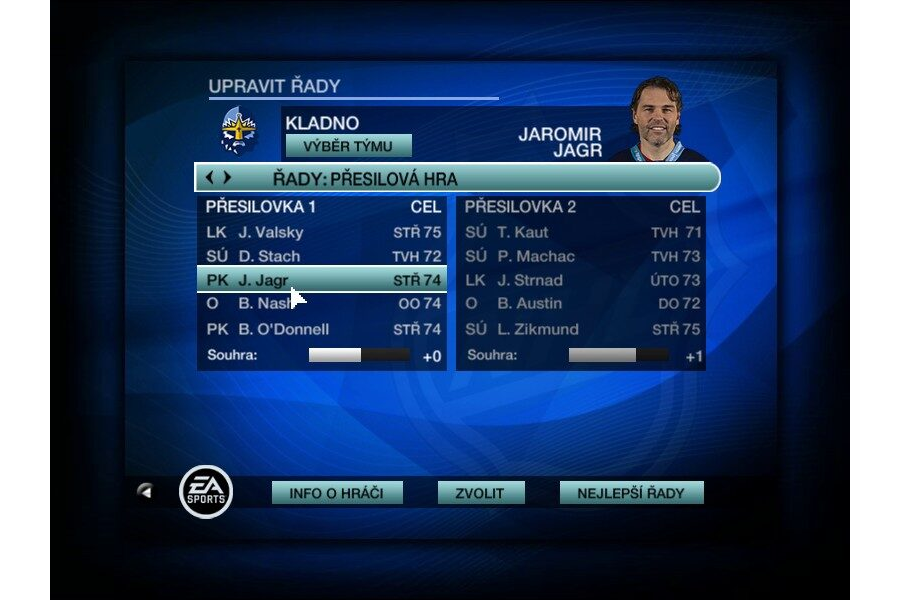Select defenseman B. Nash

click(322, 304)
